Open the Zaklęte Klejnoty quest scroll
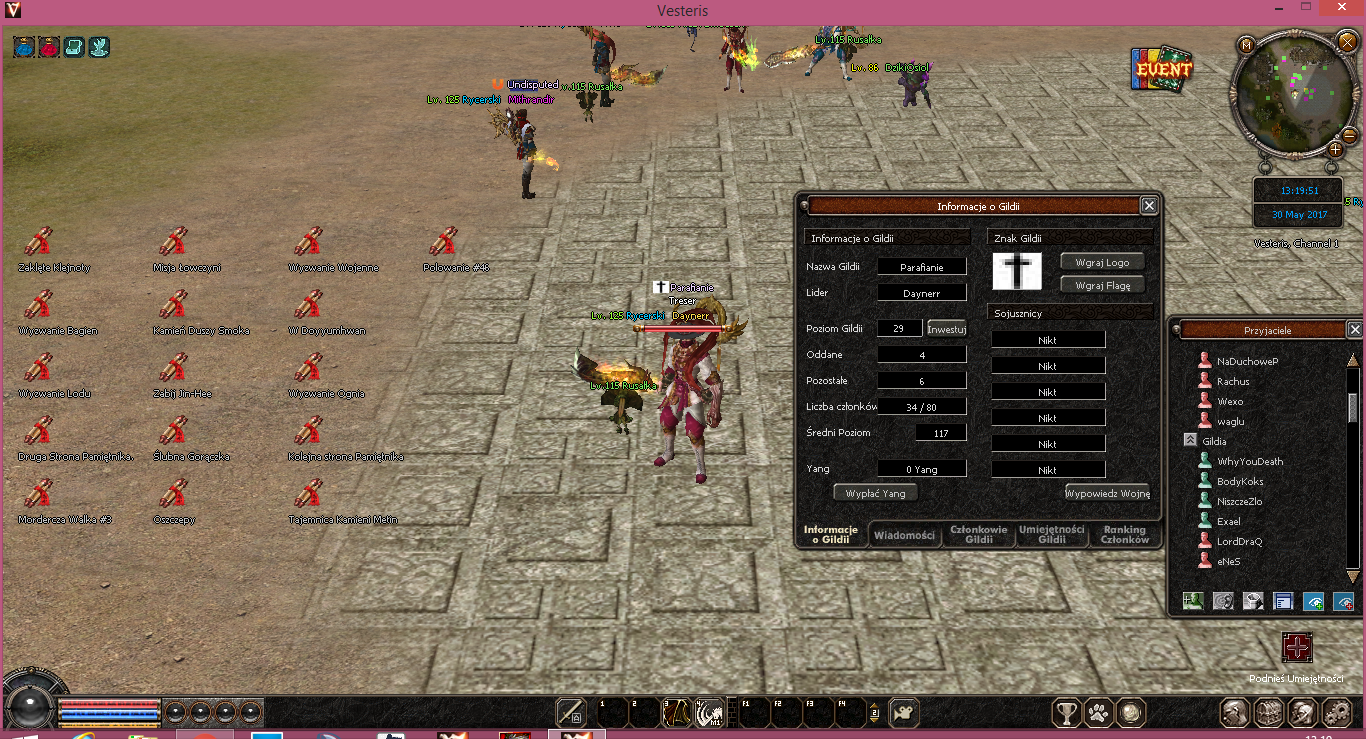This screenshot has height=739, width=1366. [38, 243]
